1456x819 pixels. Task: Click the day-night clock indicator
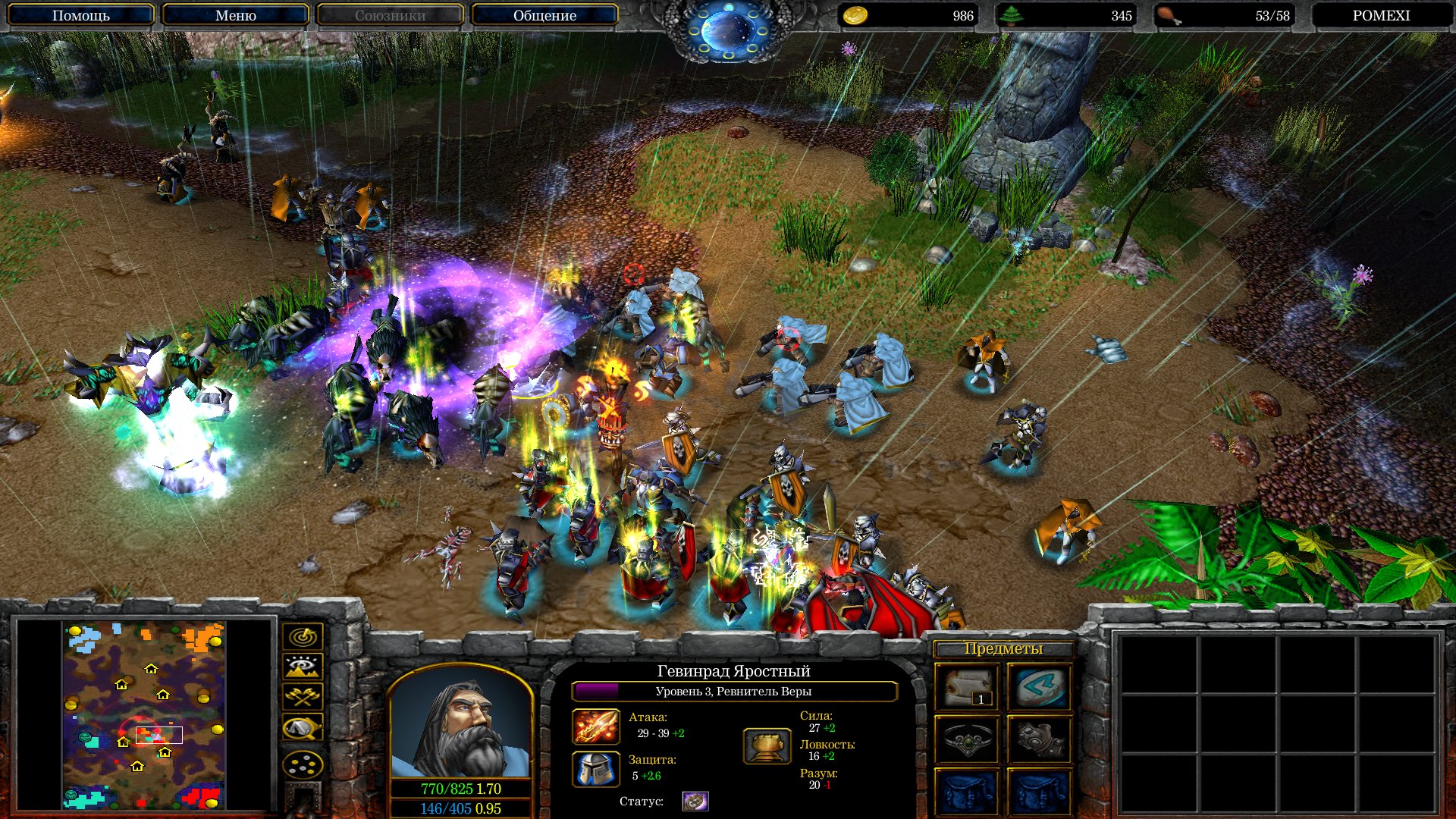click(x=728, y=30)
